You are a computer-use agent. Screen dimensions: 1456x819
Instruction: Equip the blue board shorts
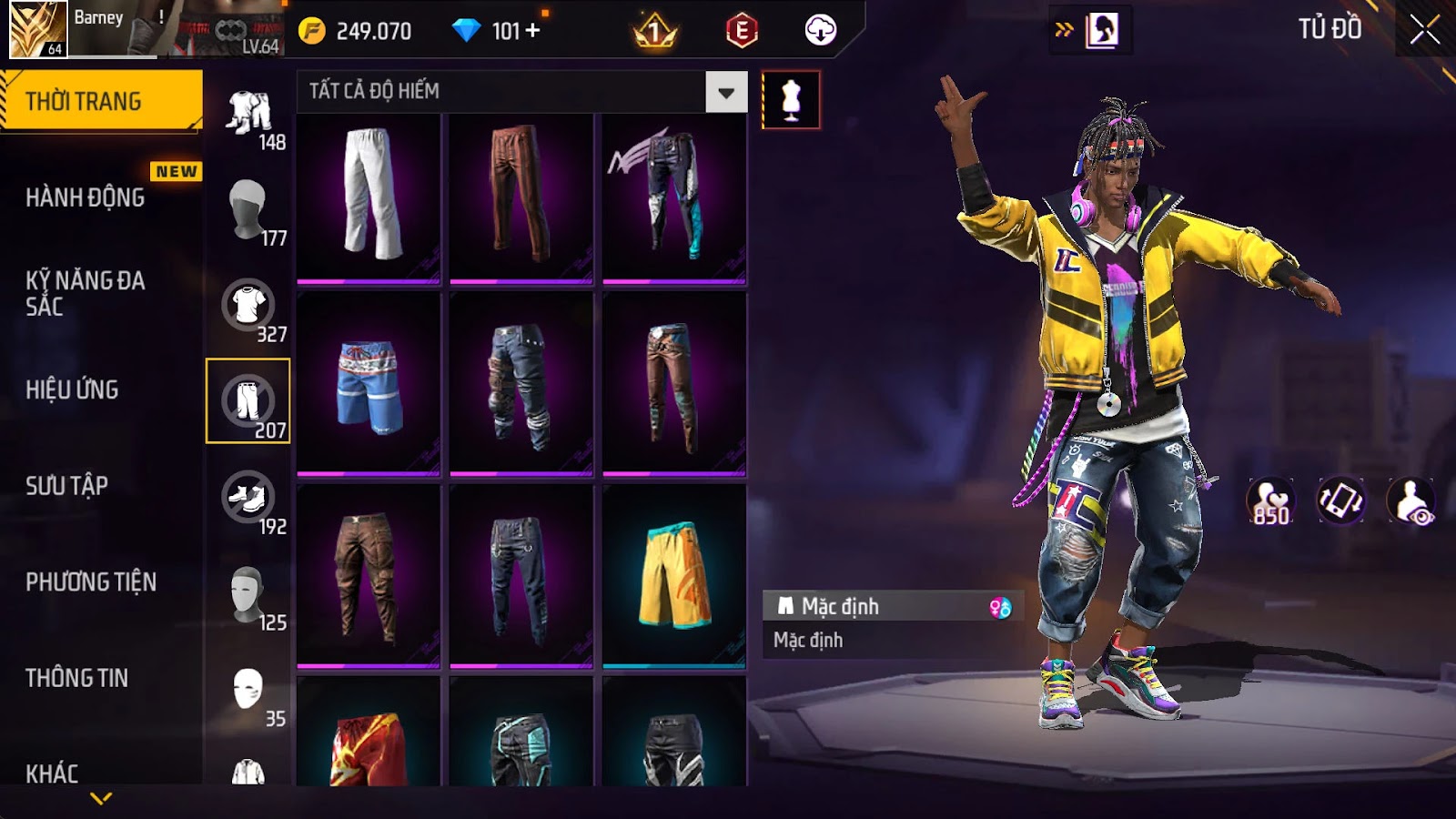pyautogui.click(x=369, y=384)
